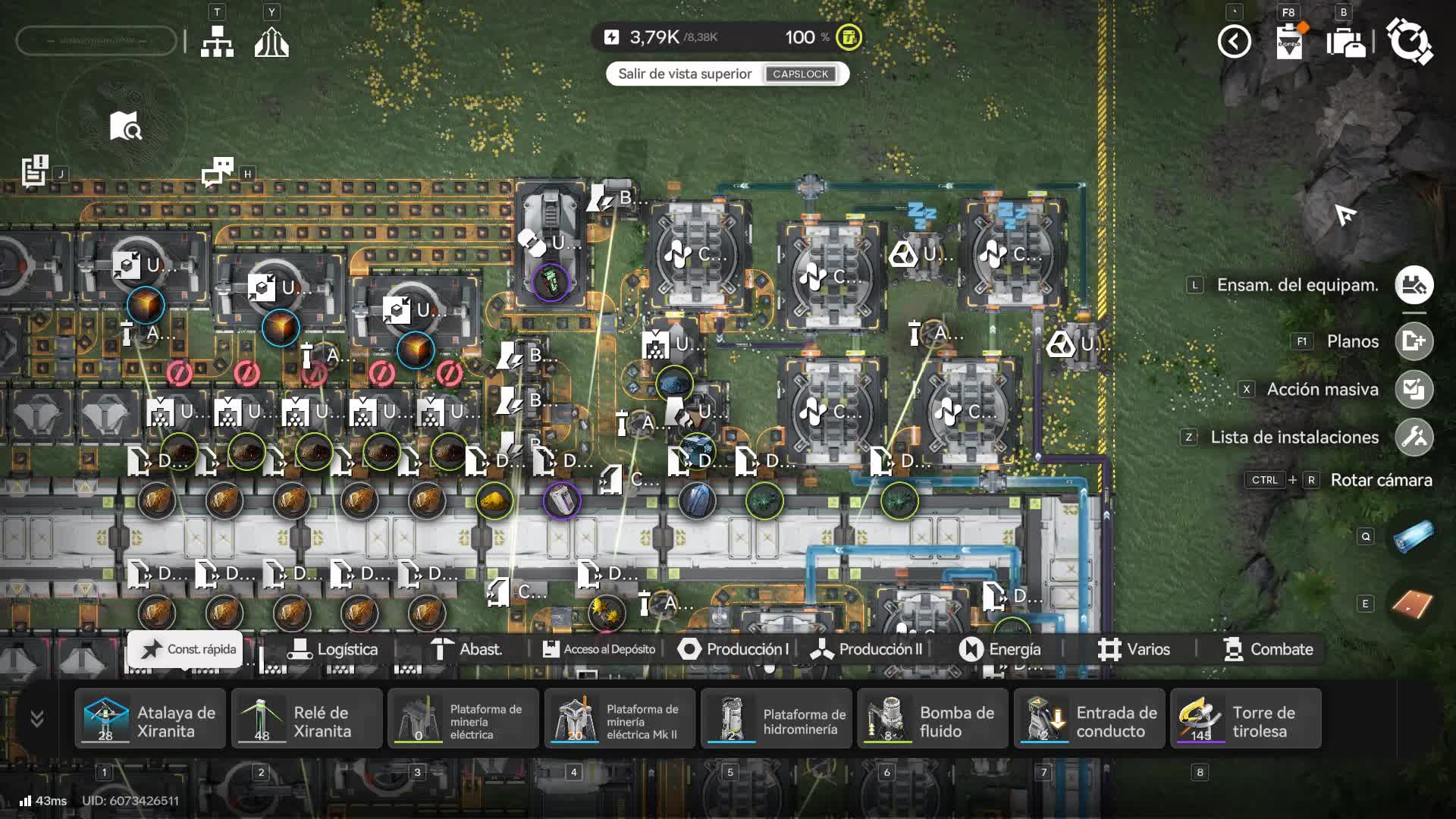
Task: Choose Atalaya de Xiranita from build bar
Action: (x=150, y=719)
